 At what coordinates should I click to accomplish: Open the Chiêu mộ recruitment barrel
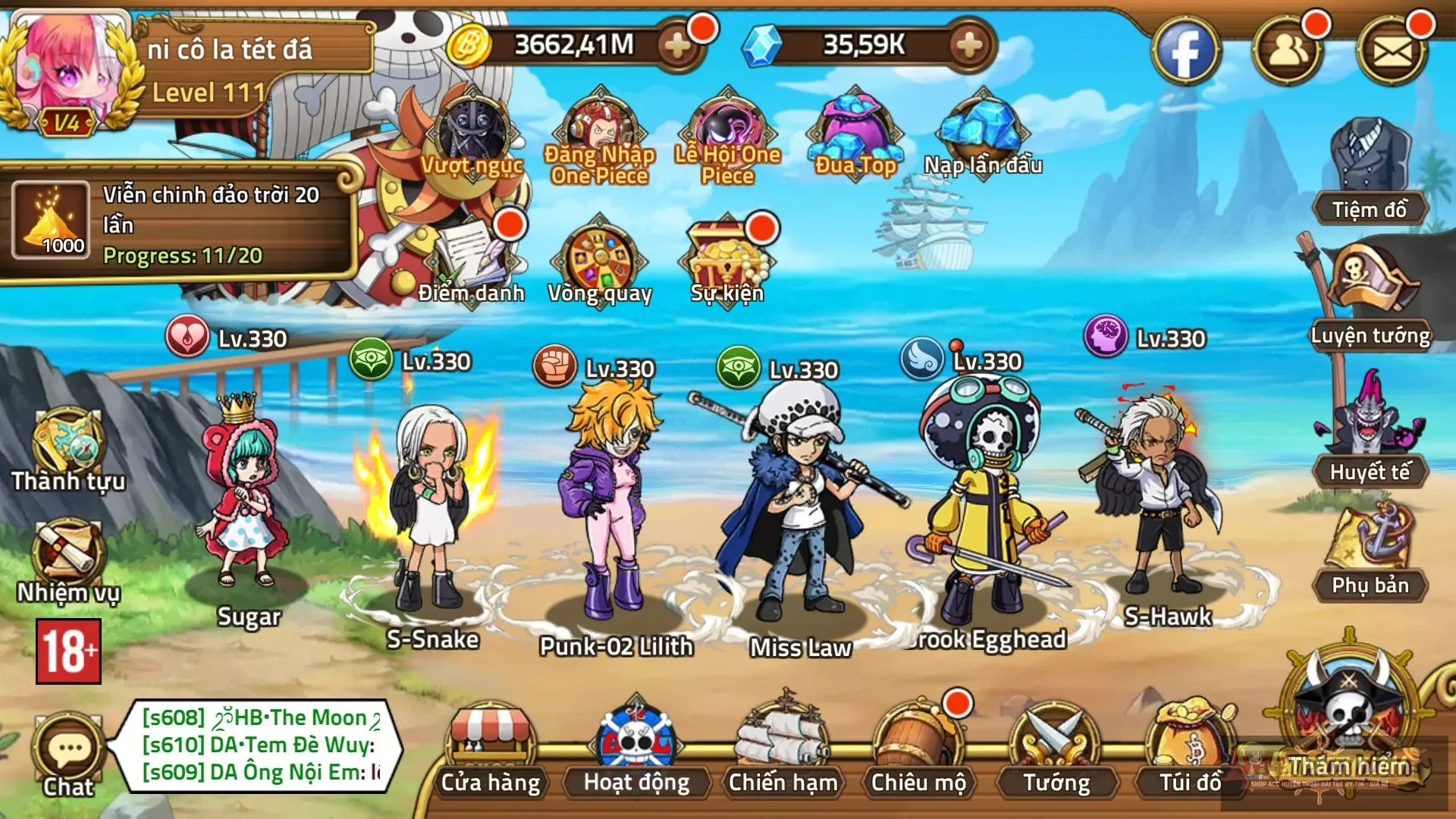coord(918,747)
